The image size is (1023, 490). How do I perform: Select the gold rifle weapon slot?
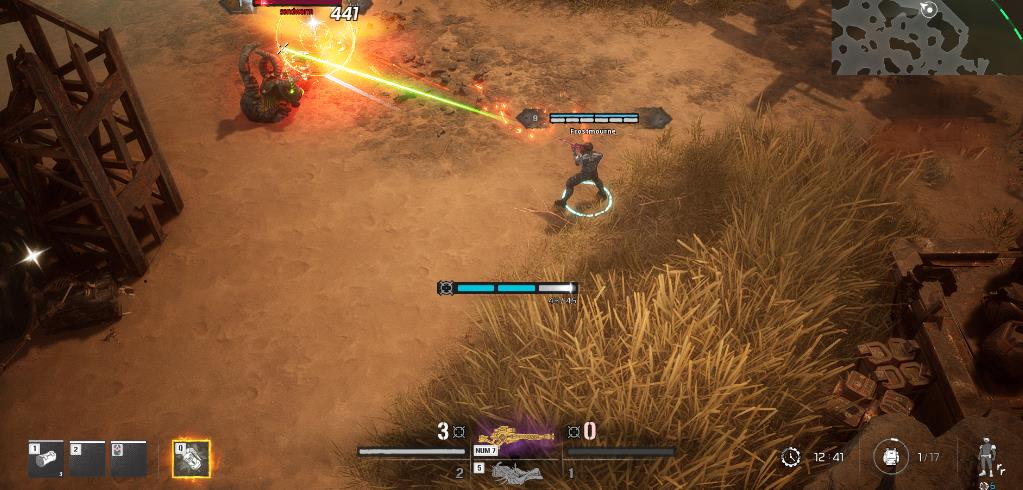coord(515,437)
